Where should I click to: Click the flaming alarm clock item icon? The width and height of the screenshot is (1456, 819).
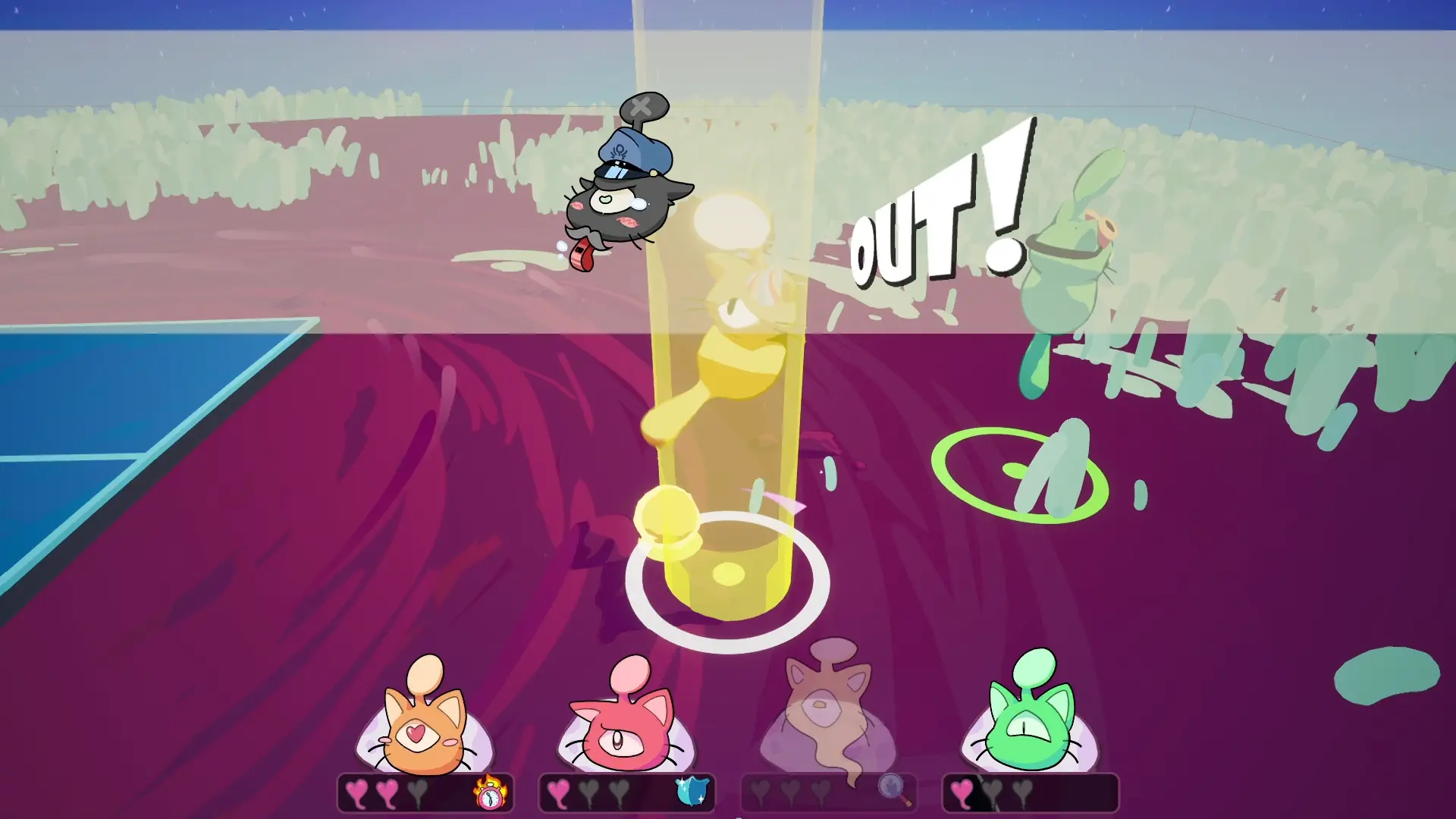coord(491,792)
